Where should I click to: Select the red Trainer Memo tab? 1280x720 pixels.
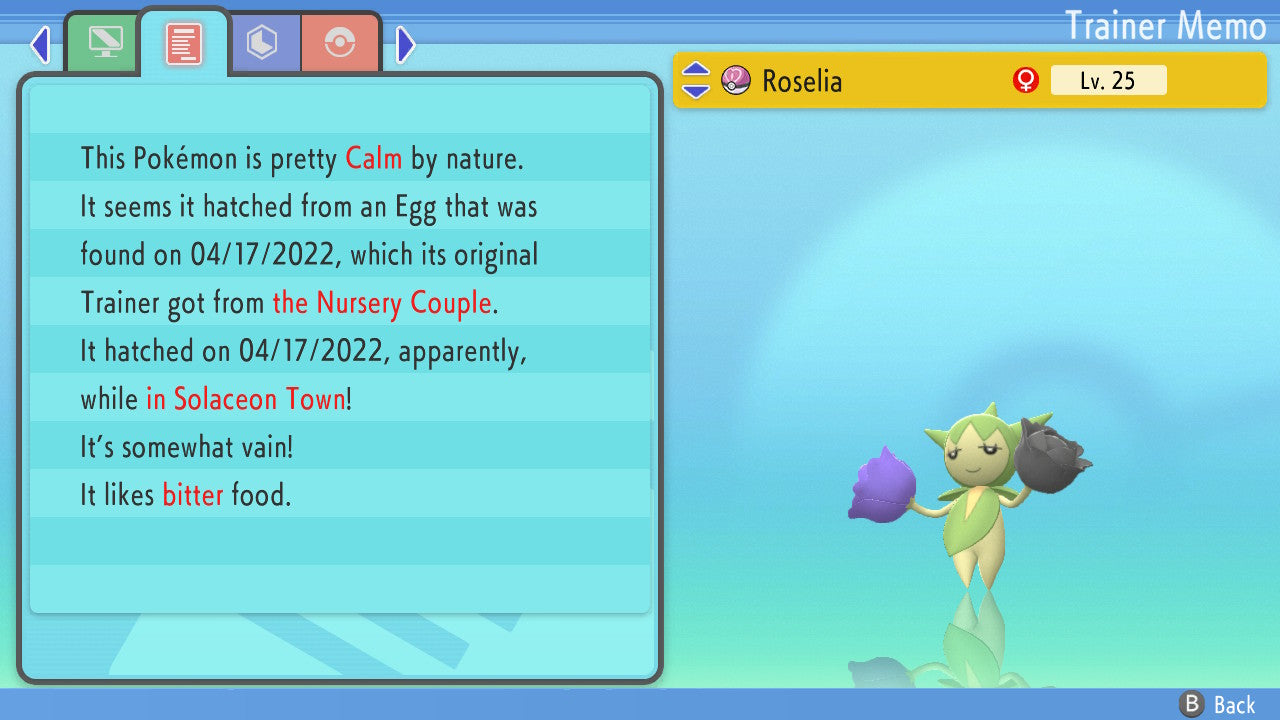pos(184,44)
